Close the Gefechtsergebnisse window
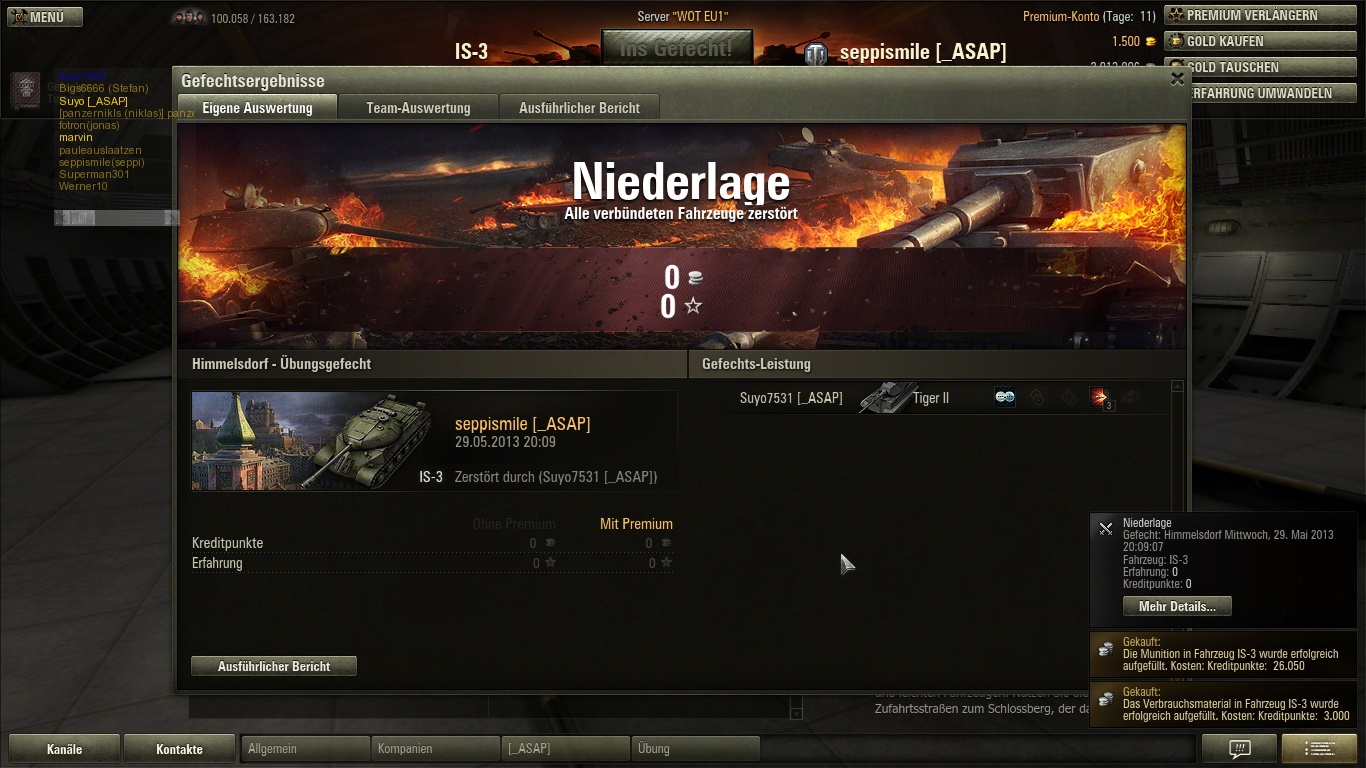The width and height of the screenshot is (1366, 768). [1177, 79]
